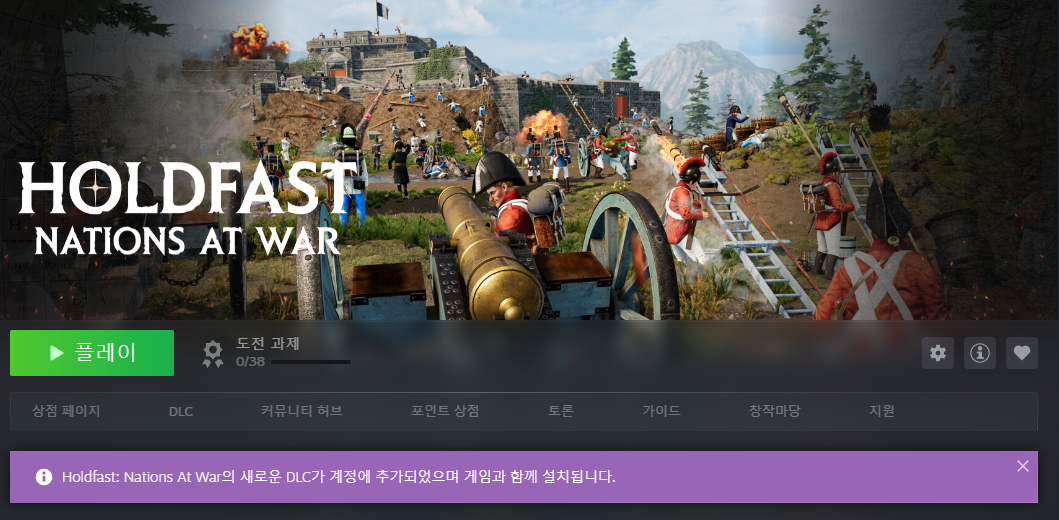Image resolution: width=1059 pixels, height=520 pixels.
Task: Open the DLC link
Action: (181, 411)
